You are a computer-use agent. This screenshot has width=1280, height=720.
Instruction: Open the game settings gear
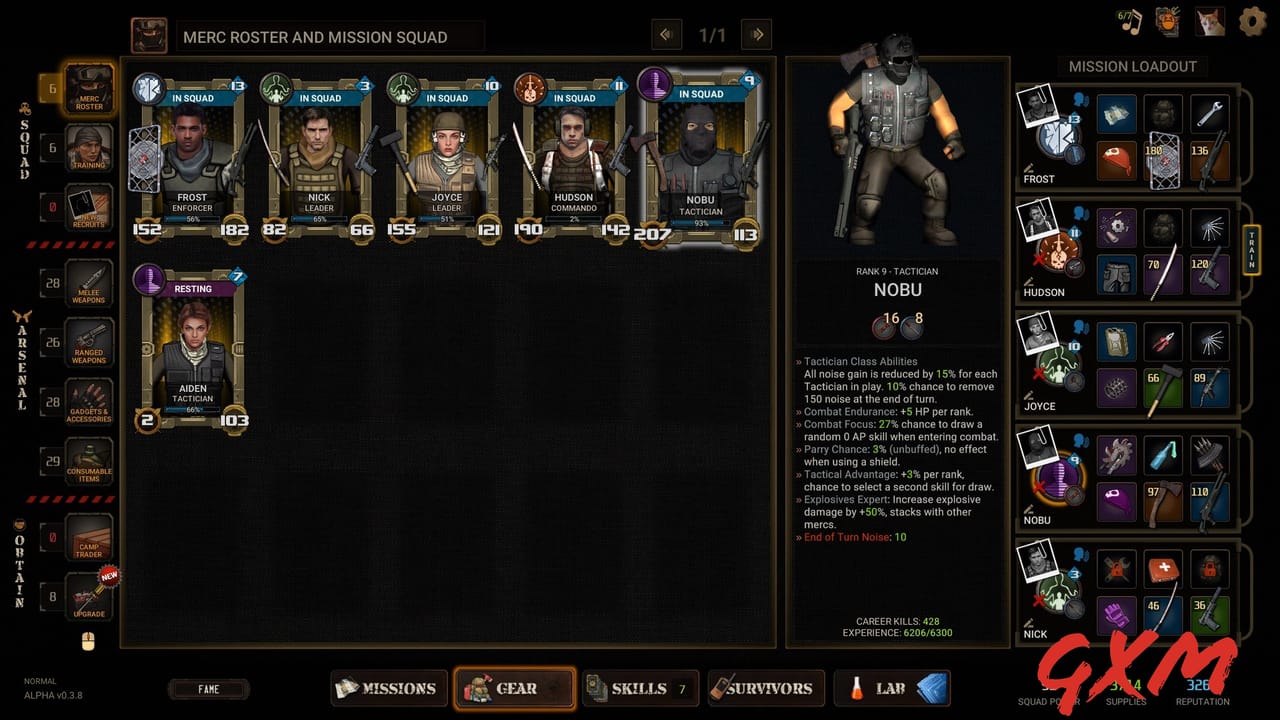[1251, 21]
